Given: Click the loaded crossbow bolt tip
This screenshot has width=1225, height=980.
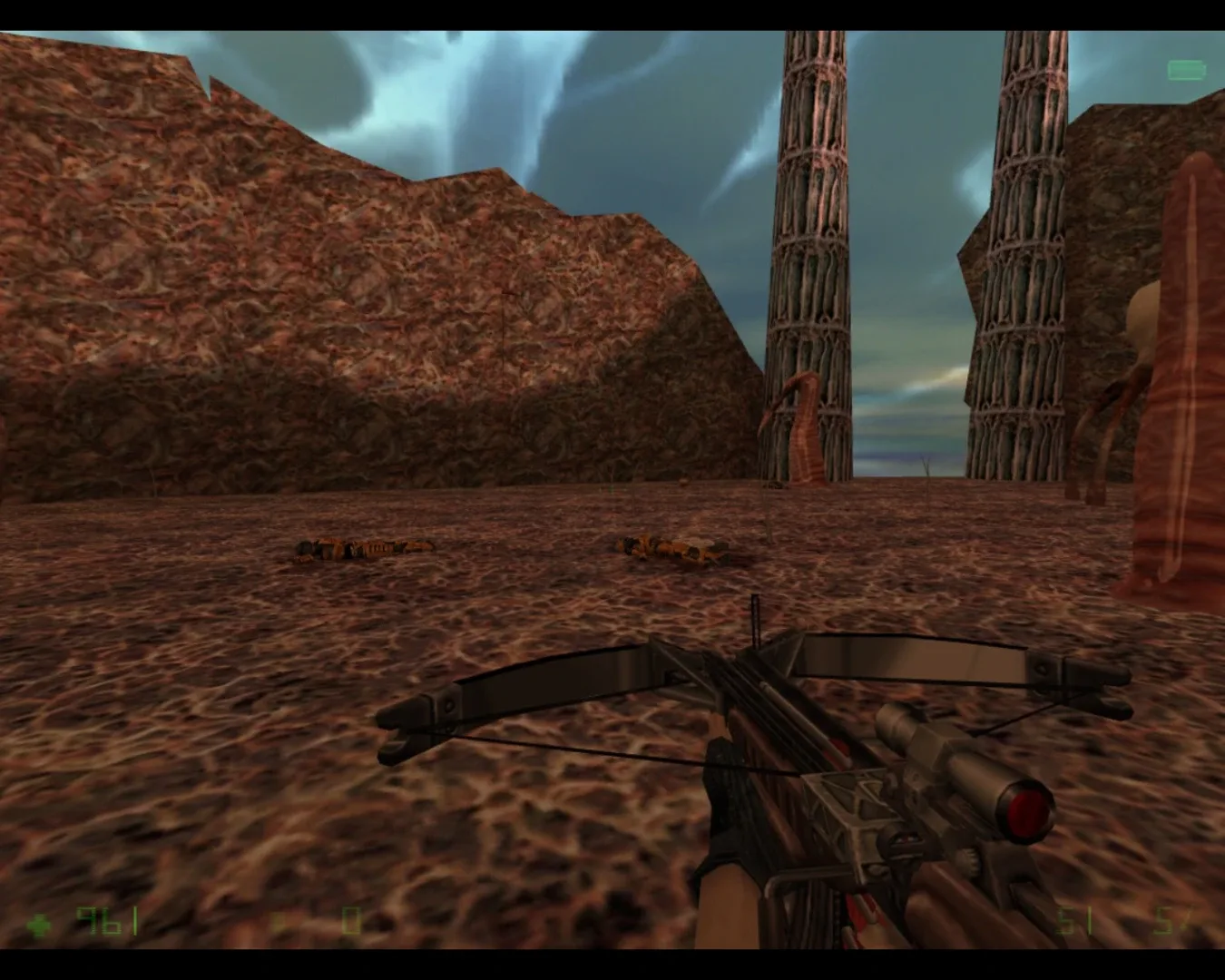Looking at the screenshot, I should (755, 603).
